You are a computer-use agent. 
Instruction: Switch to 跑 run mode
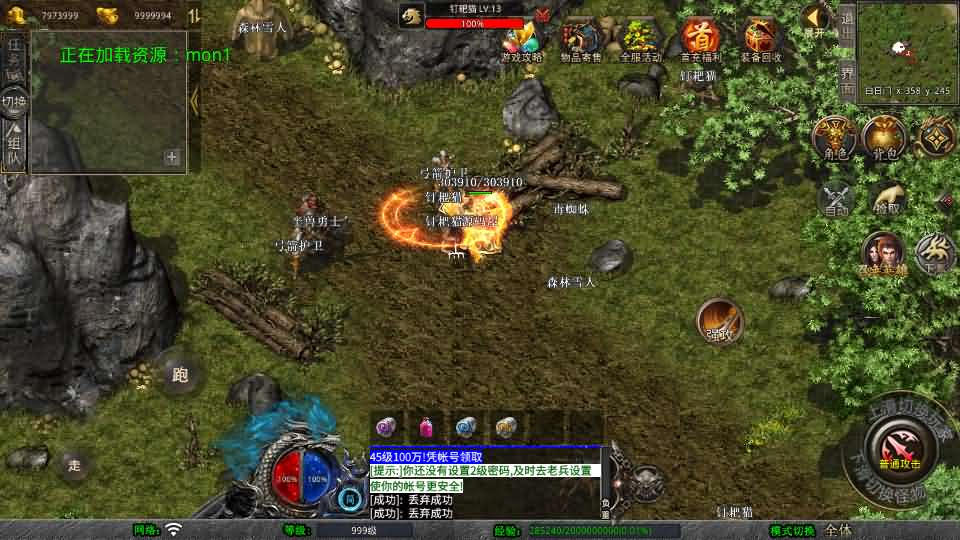coord(180,375)
